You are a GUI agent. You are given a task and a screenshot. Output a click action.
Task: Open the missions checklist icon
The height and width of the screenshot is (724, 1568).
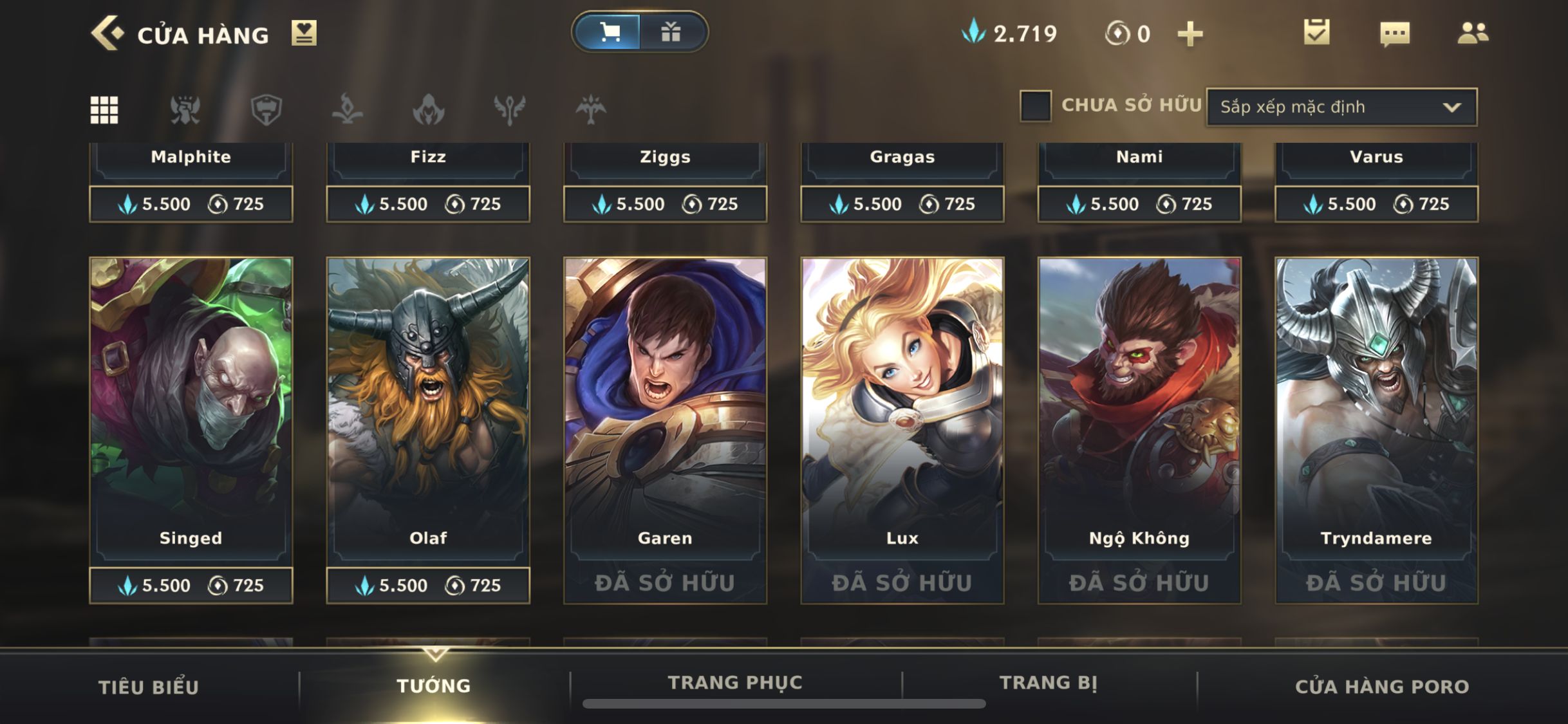coord(1316,32)
